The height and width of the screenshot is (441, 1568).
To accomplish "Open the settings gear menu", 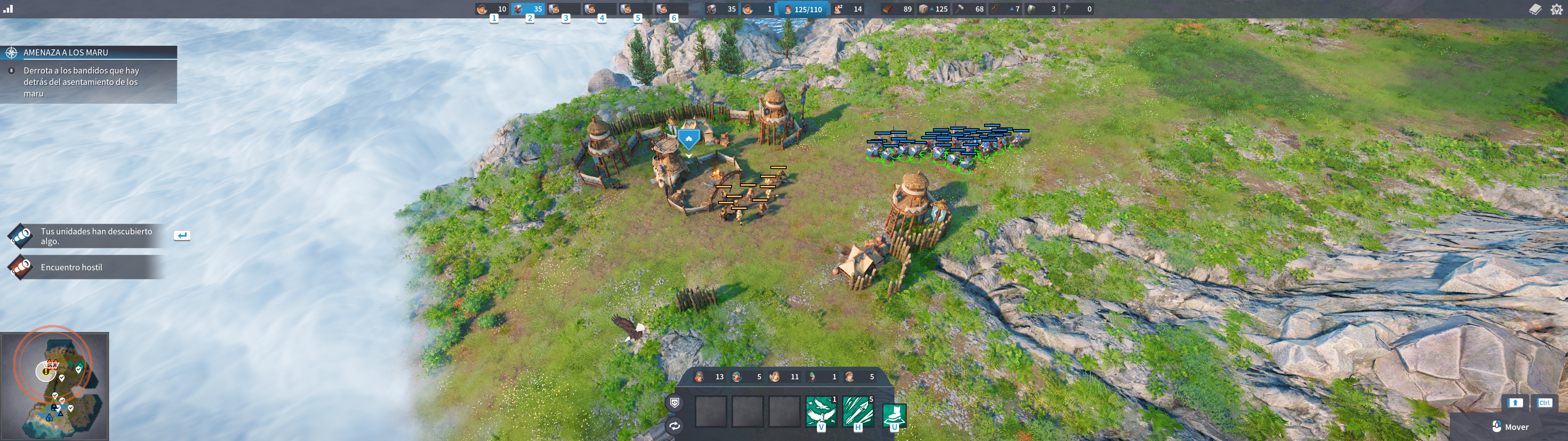I will click(x=1557, y=9).
